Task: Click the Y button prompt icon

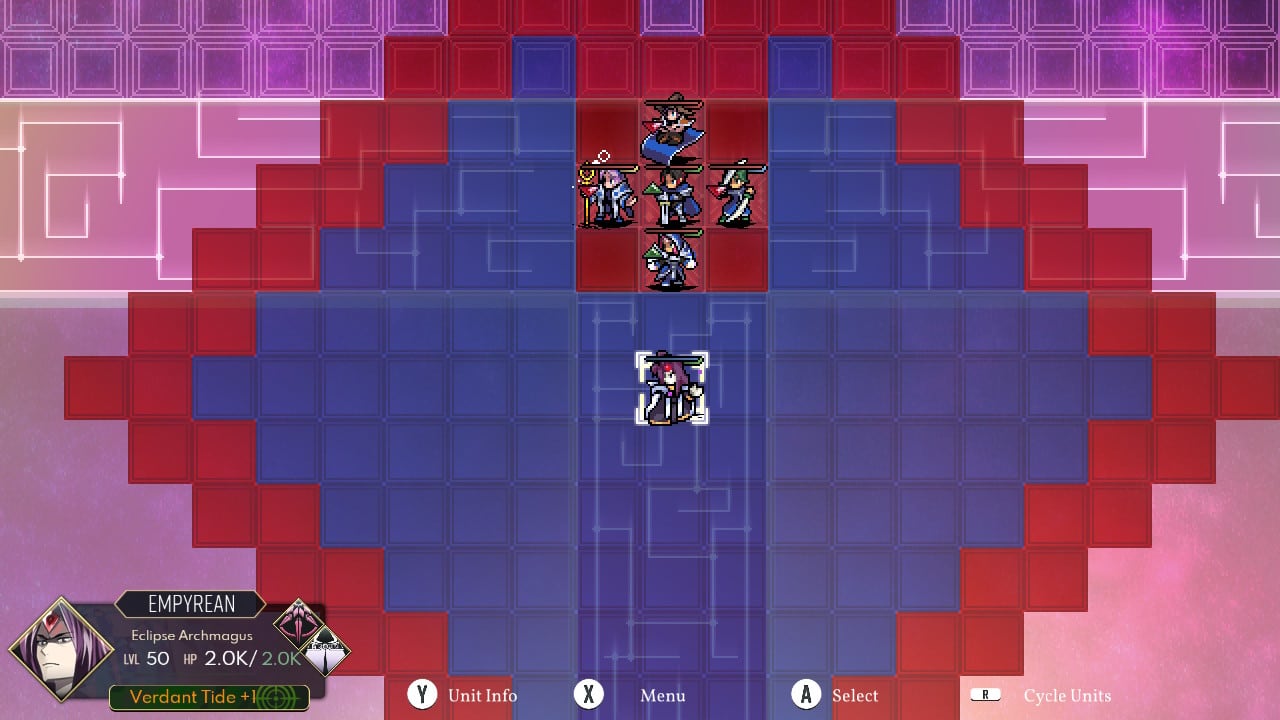Action: click(423, 695)
